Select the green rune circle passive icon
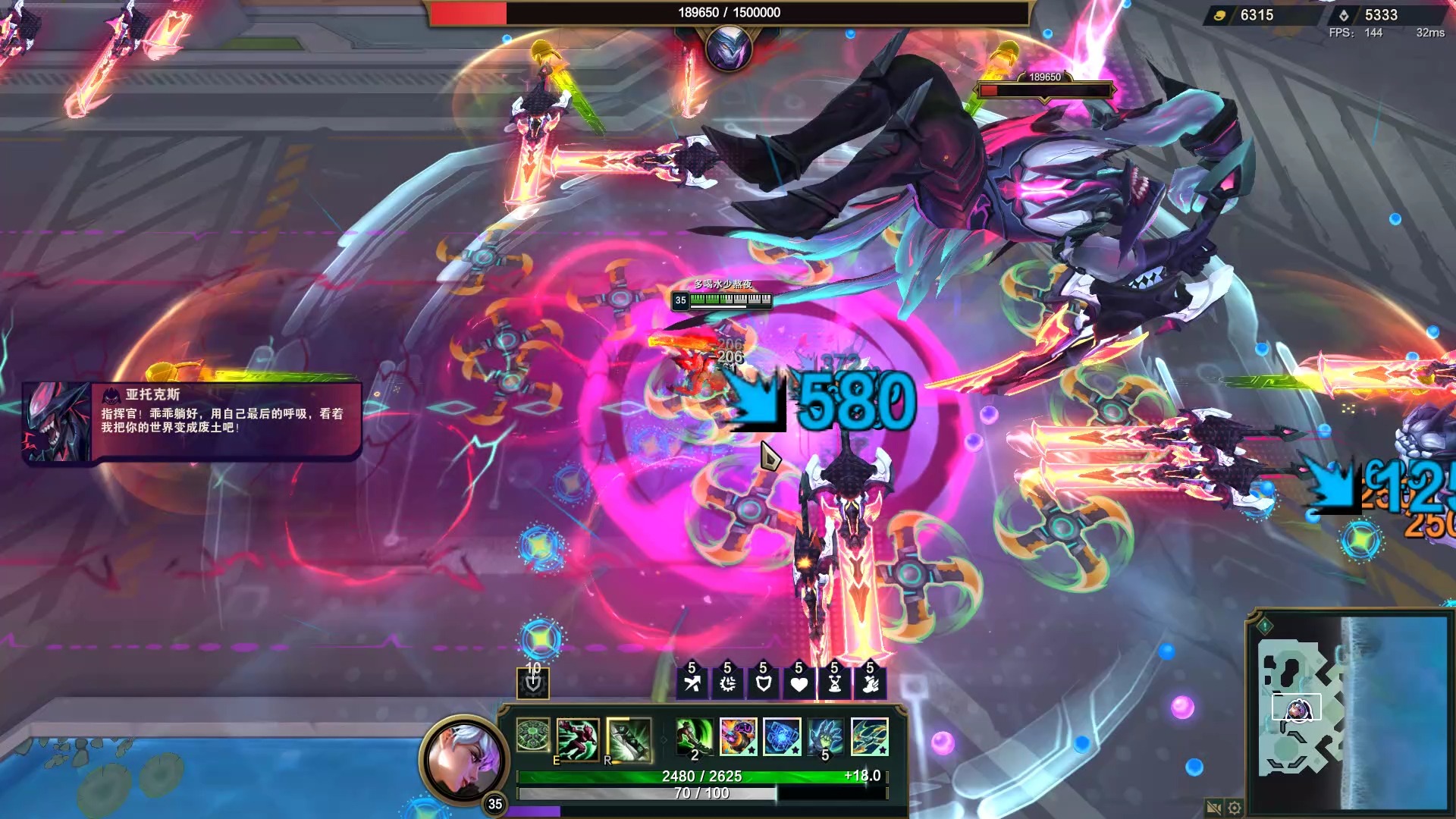Image resolution: width=1456 pixels, height=819 pixels. point(533,736)
